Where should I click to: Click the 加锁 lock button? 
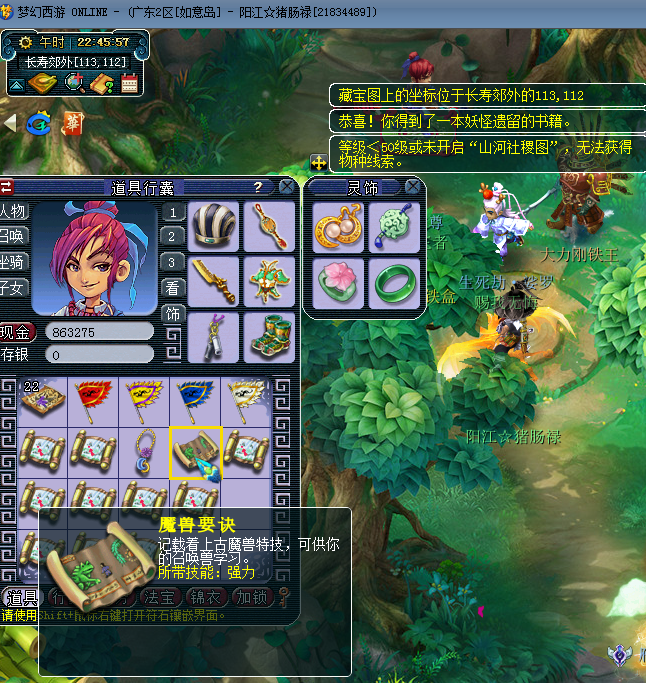(x=250, y=597)
